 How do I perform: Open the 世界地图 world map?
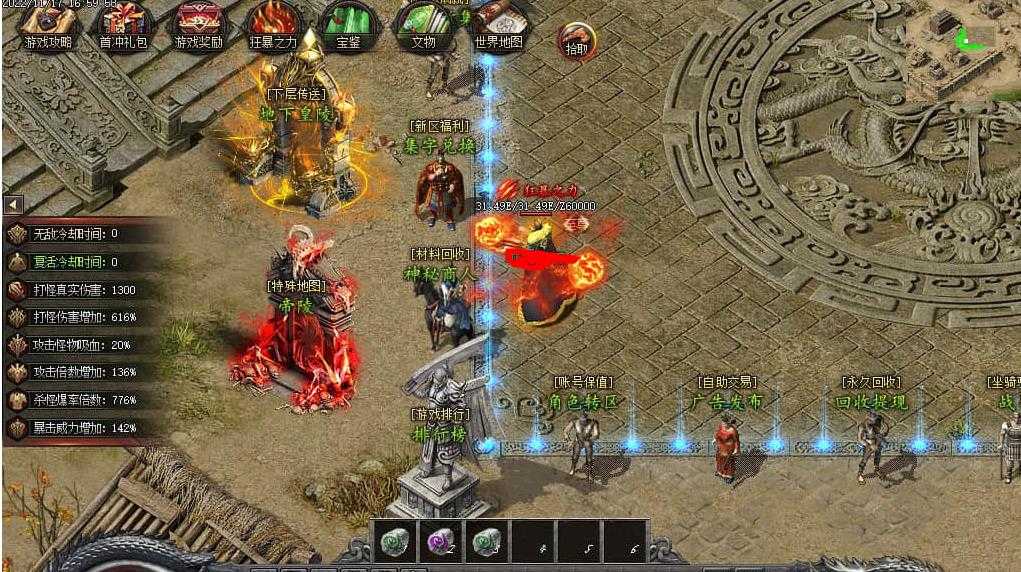pyautogui.click(x=499, y=25)
